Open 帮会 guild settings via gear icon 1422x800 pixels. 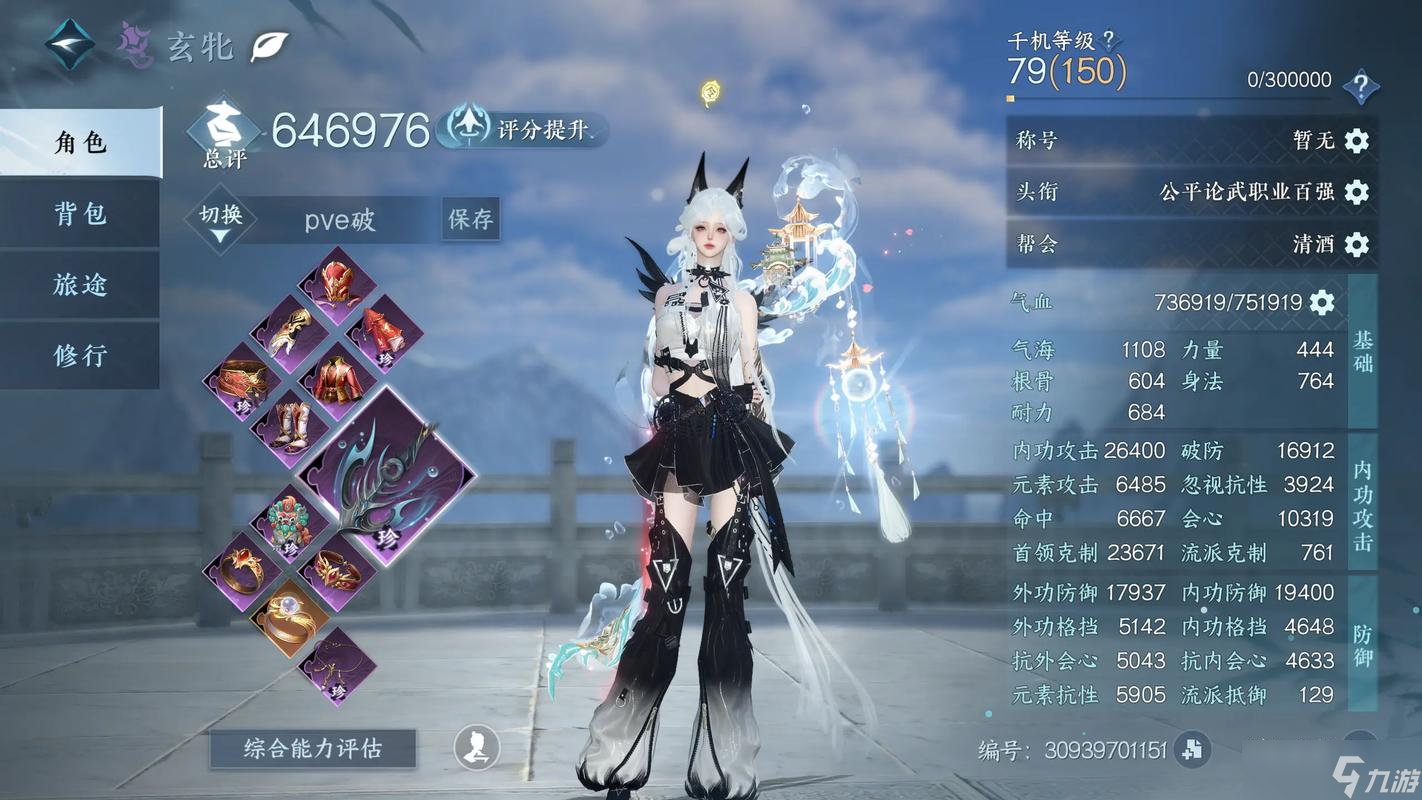point(1355,244)
